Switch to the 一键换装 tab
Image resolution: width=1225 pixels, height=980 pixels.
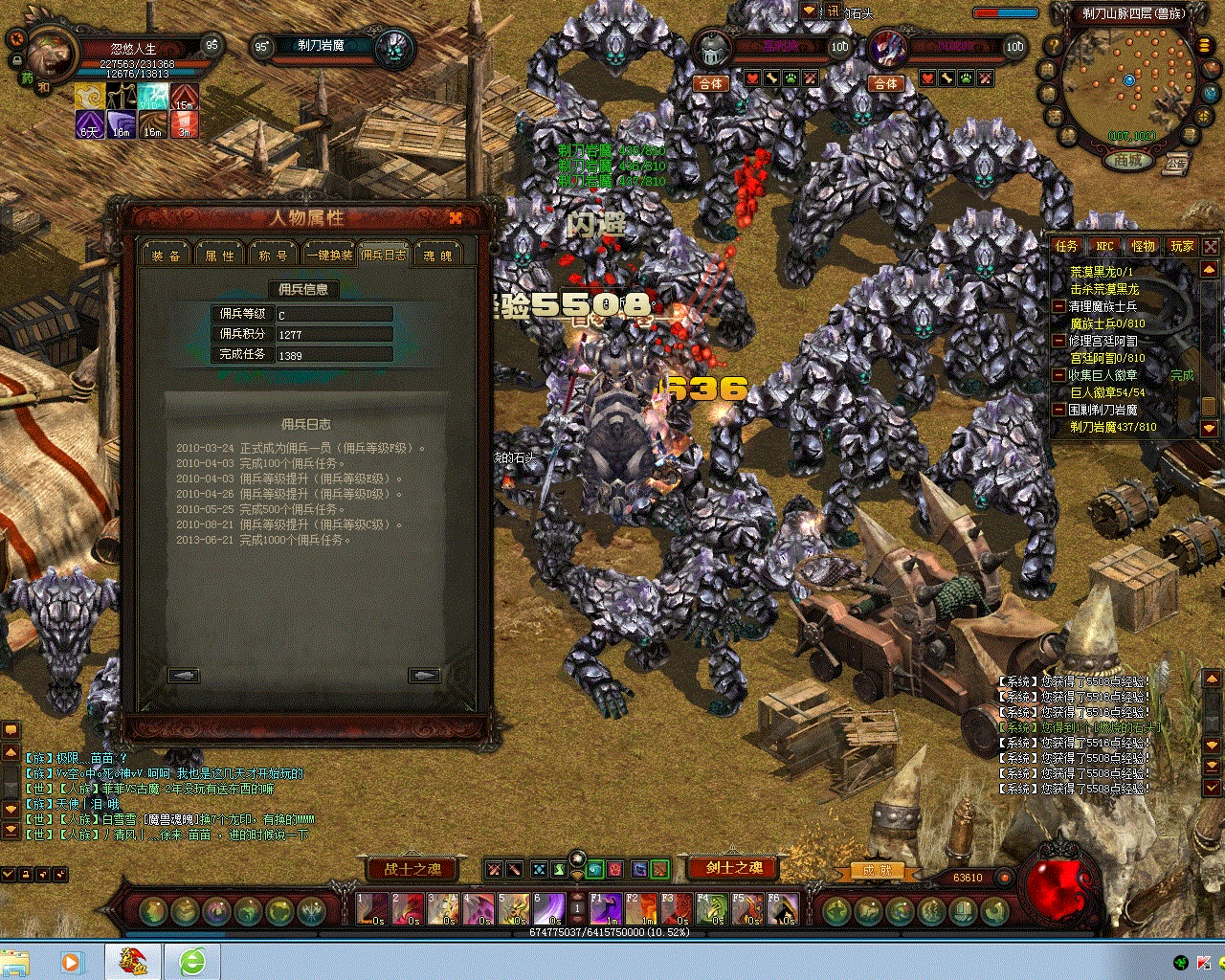point(329,256)
